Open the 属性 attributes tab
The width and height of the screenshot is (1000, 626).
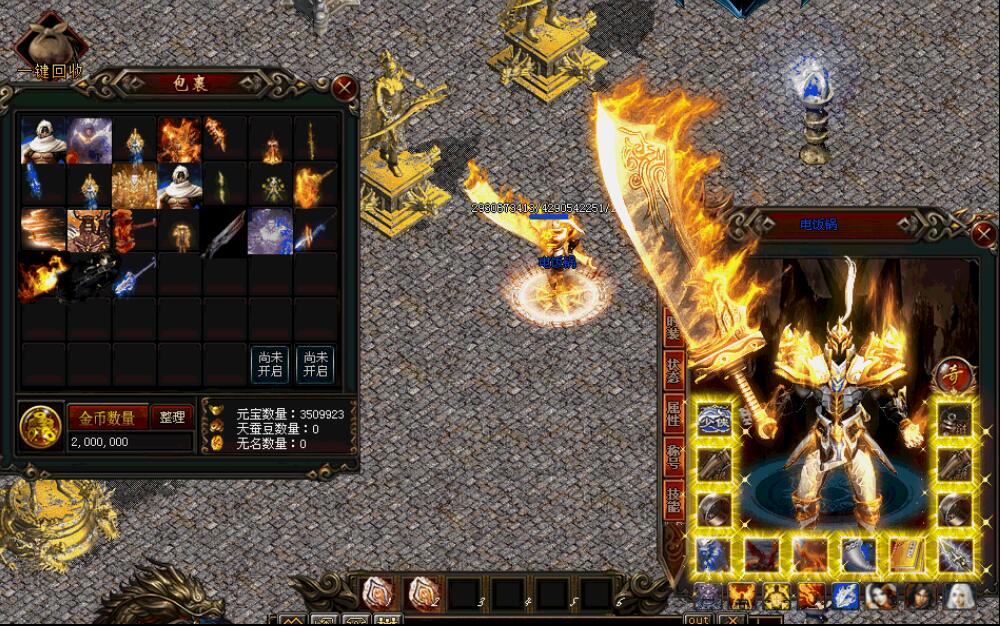pos(674,411)
